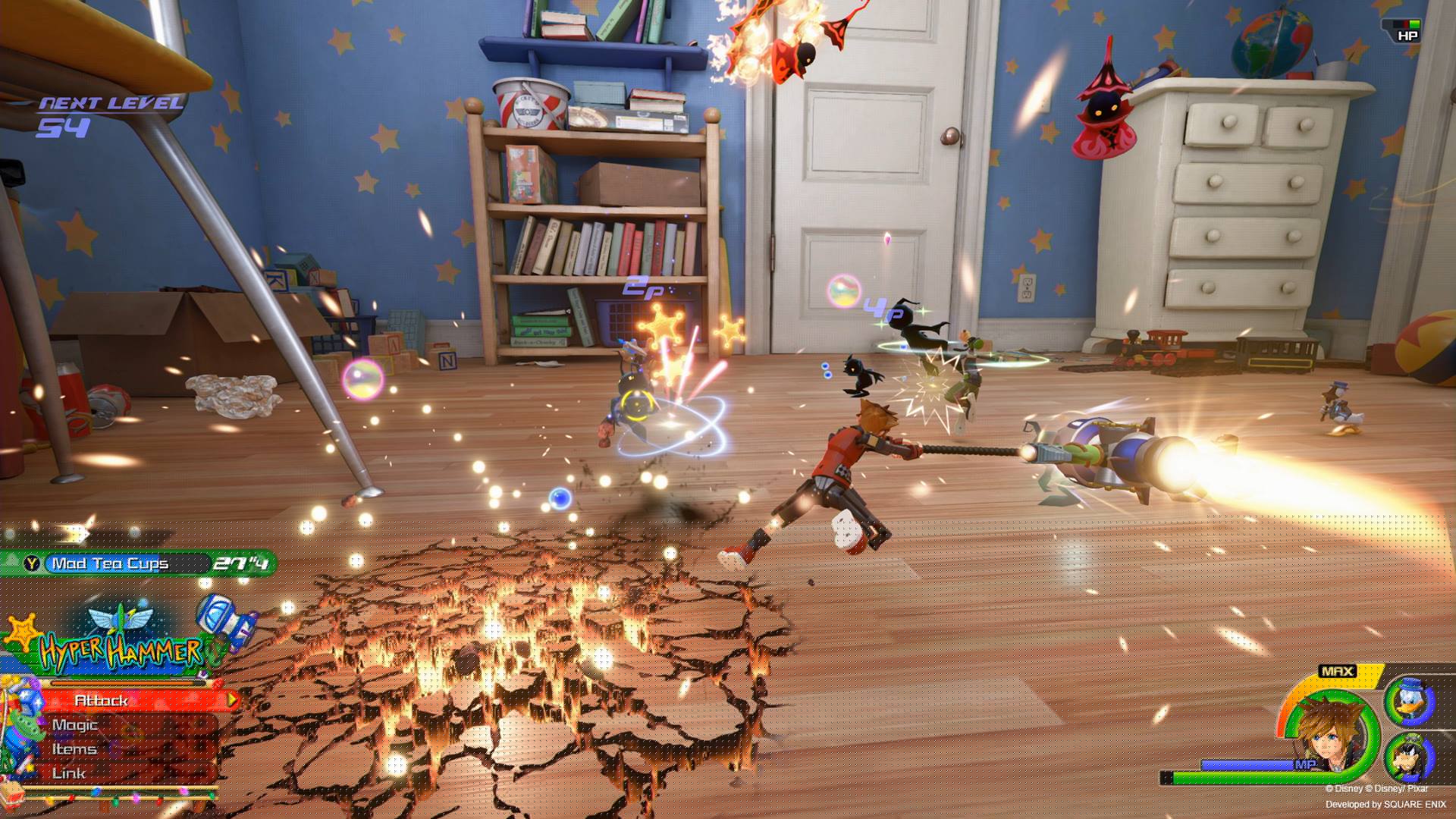Select the Link command
This screenshot has width=1456, height=819.
pos(67,773)
